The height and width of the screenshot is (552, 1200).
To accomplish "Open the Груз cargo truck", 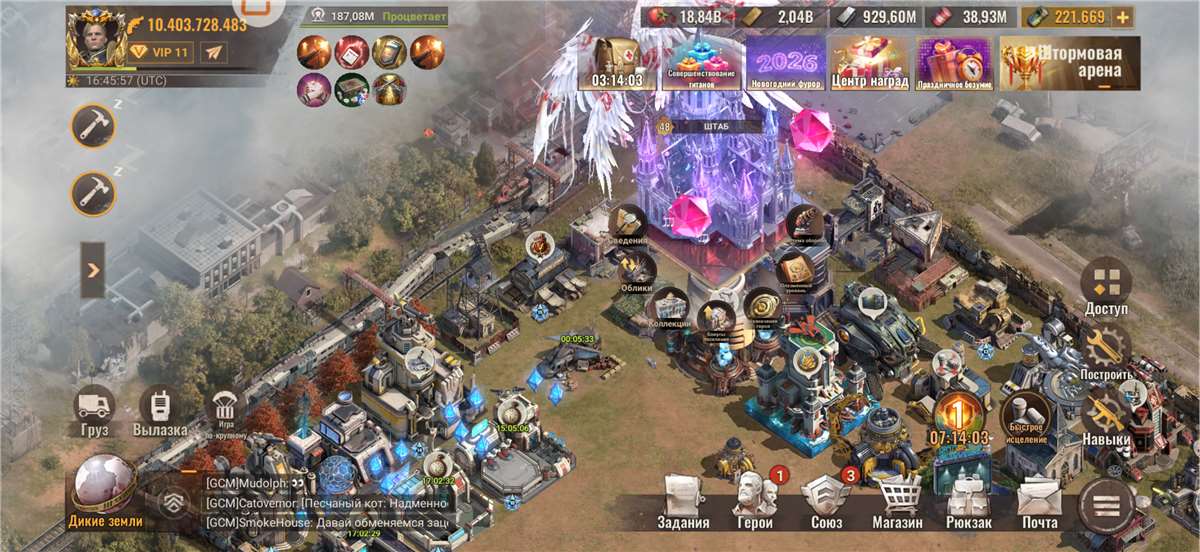I will 95,411.
